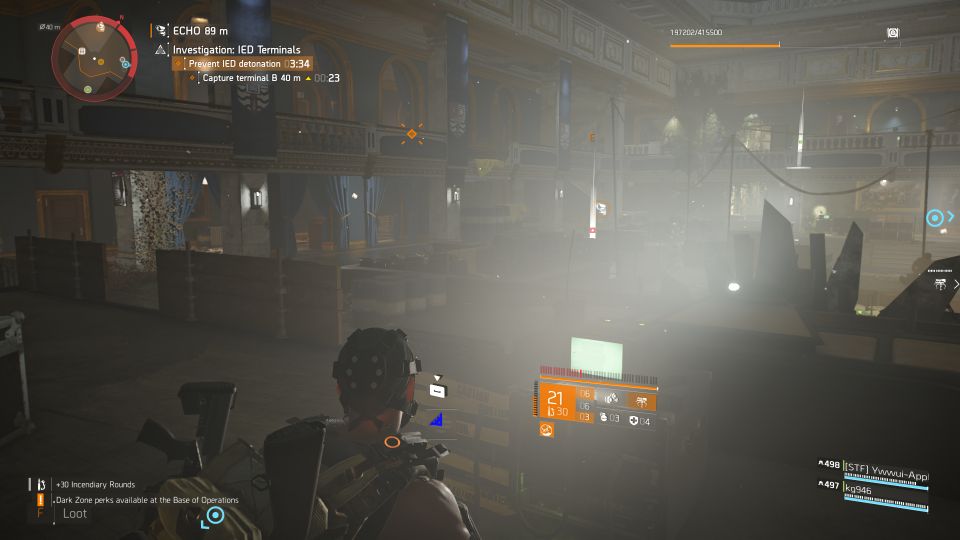Activate the left skill icon on weapon HUD
Viewport: 960px width, 540px height.
point(611,398)
